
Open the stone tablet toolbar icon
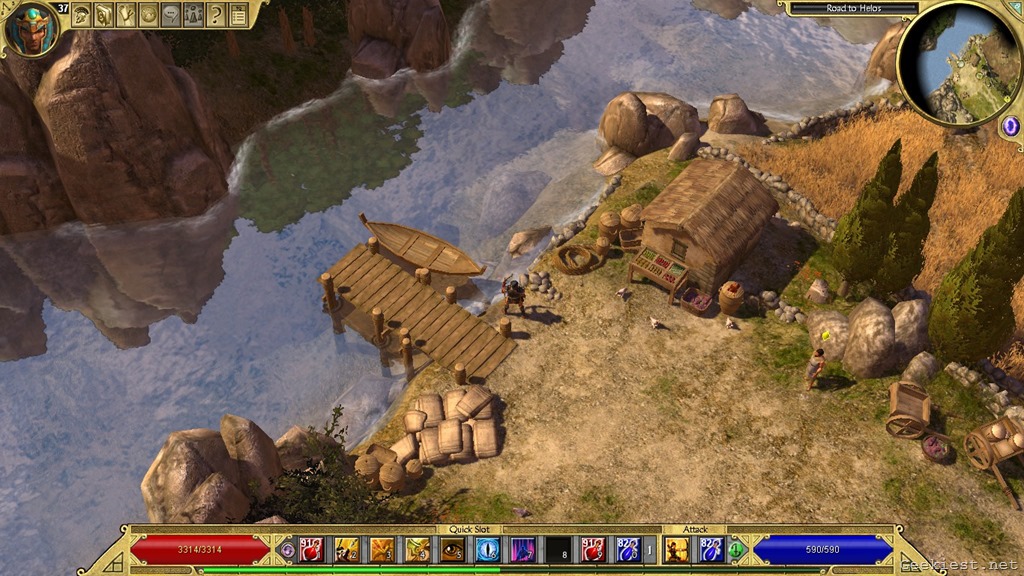pyautogui.click(x=104, y=14)
